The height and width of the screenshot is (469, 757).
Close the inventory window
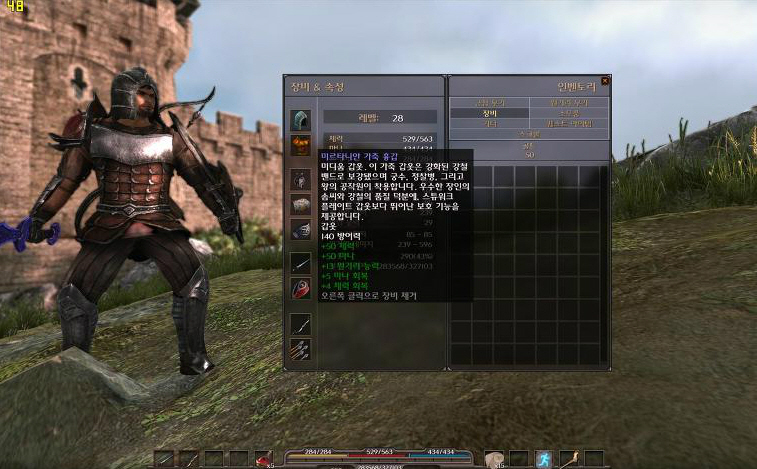coord(605,81)
